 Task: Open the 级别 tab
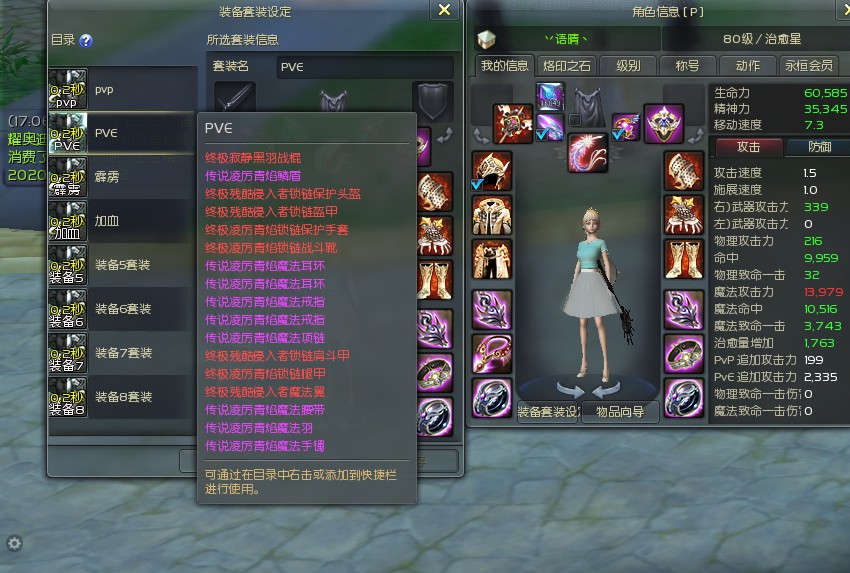628,66
